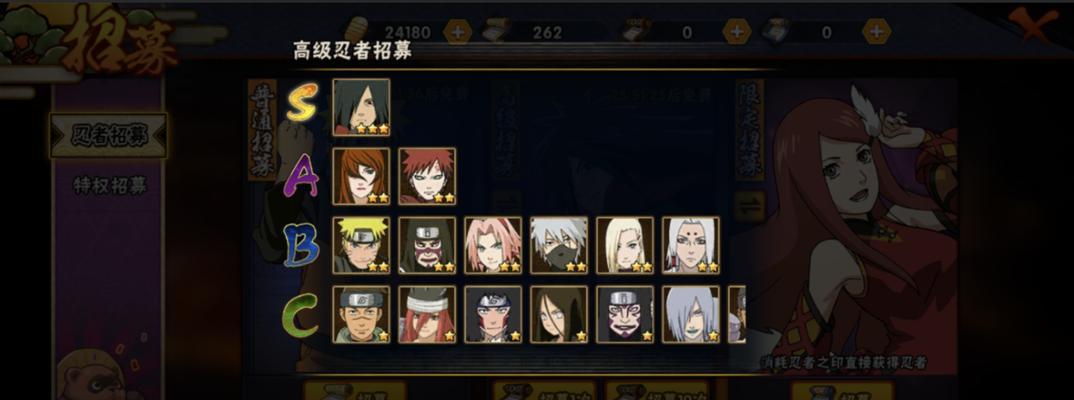This screenshot has height=400, width=1074.
Task: Select white-haired Kimimaro with red dots
Action: [691, 245]
